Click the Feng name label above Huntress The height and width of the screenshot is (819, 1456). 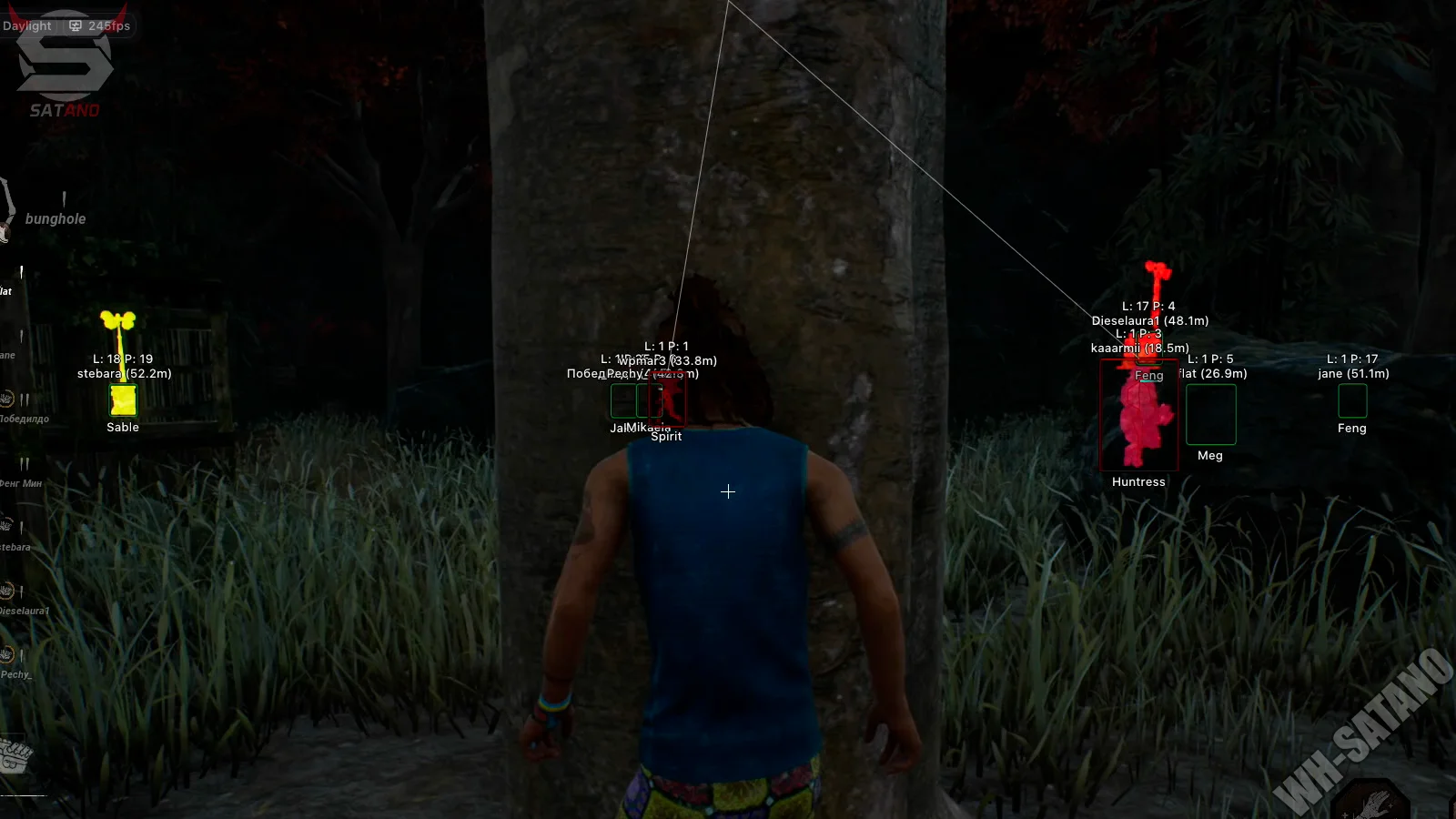click(1148, 375)
